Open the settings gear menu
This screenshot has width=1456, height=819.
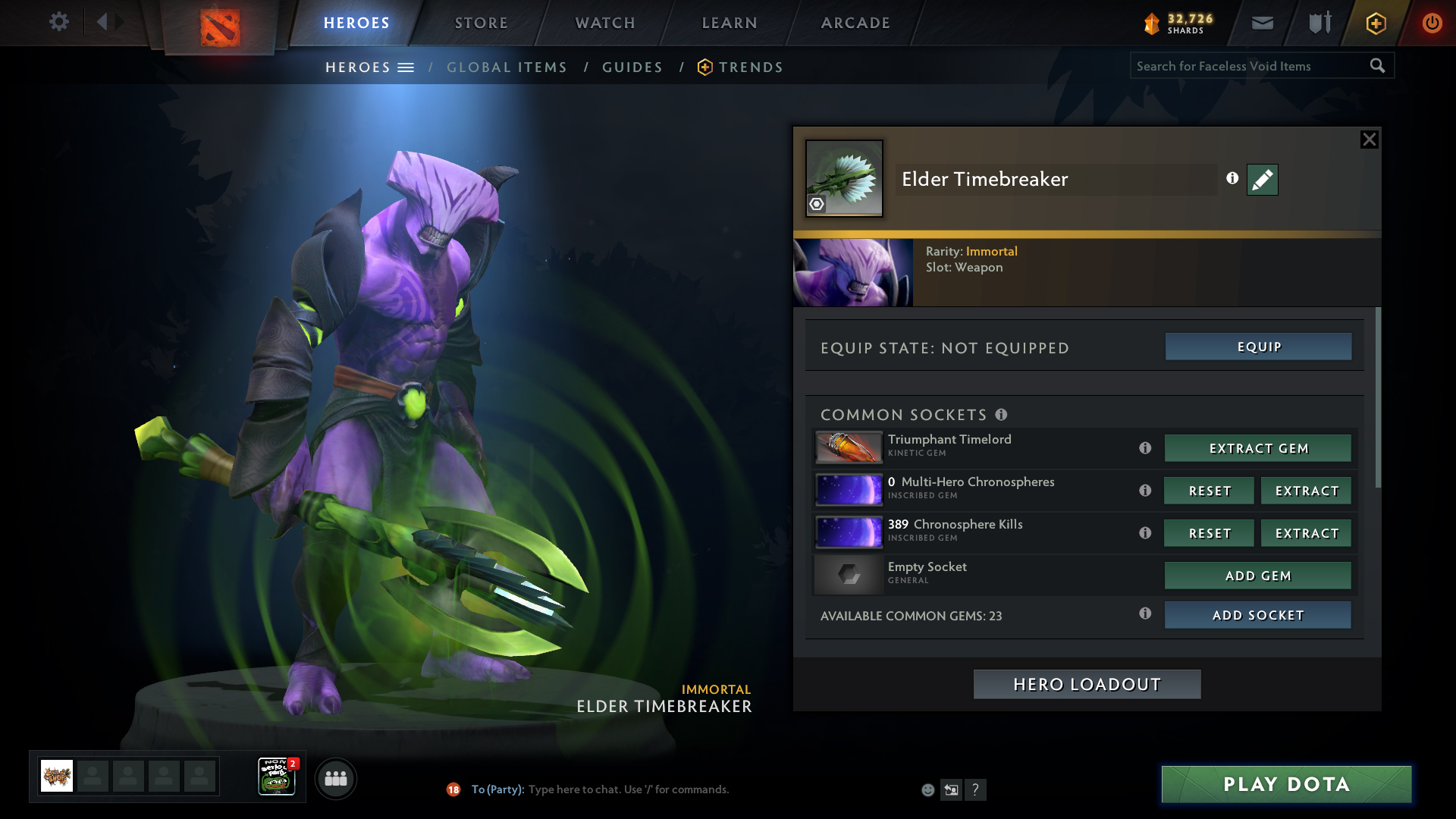(58, 22)
